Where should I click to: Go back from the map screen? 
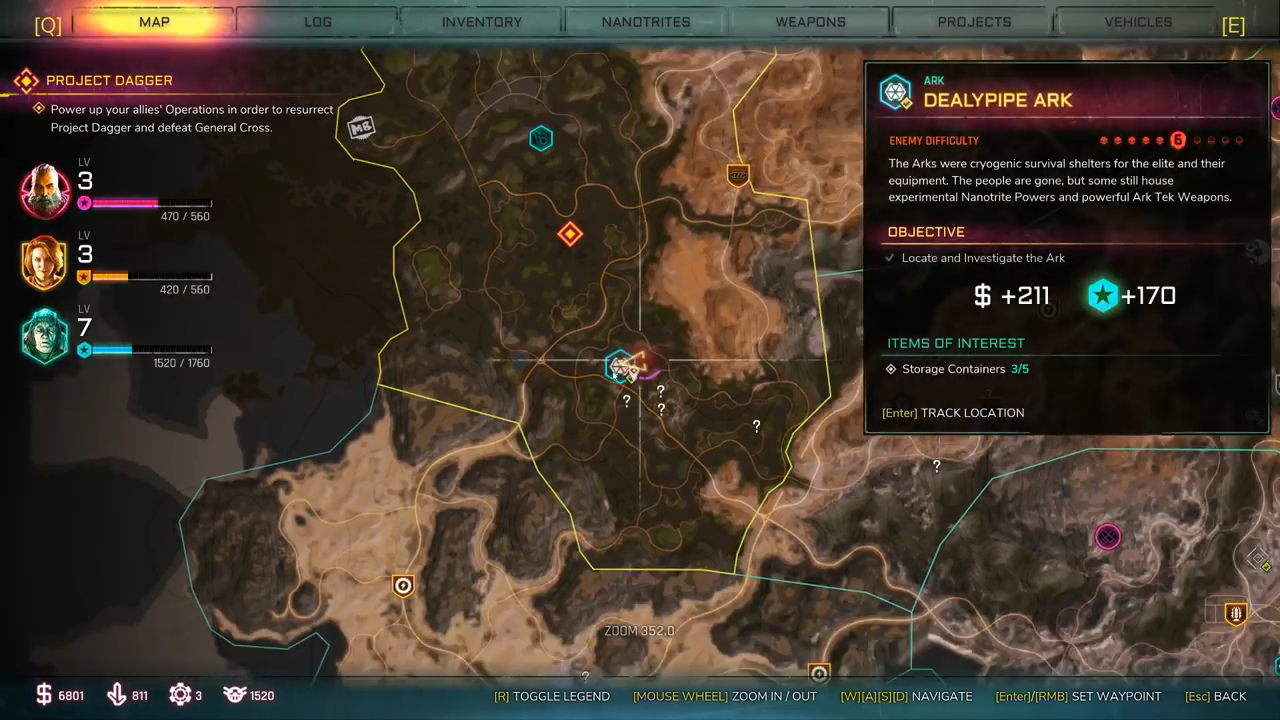click(x=1216, y=696)
